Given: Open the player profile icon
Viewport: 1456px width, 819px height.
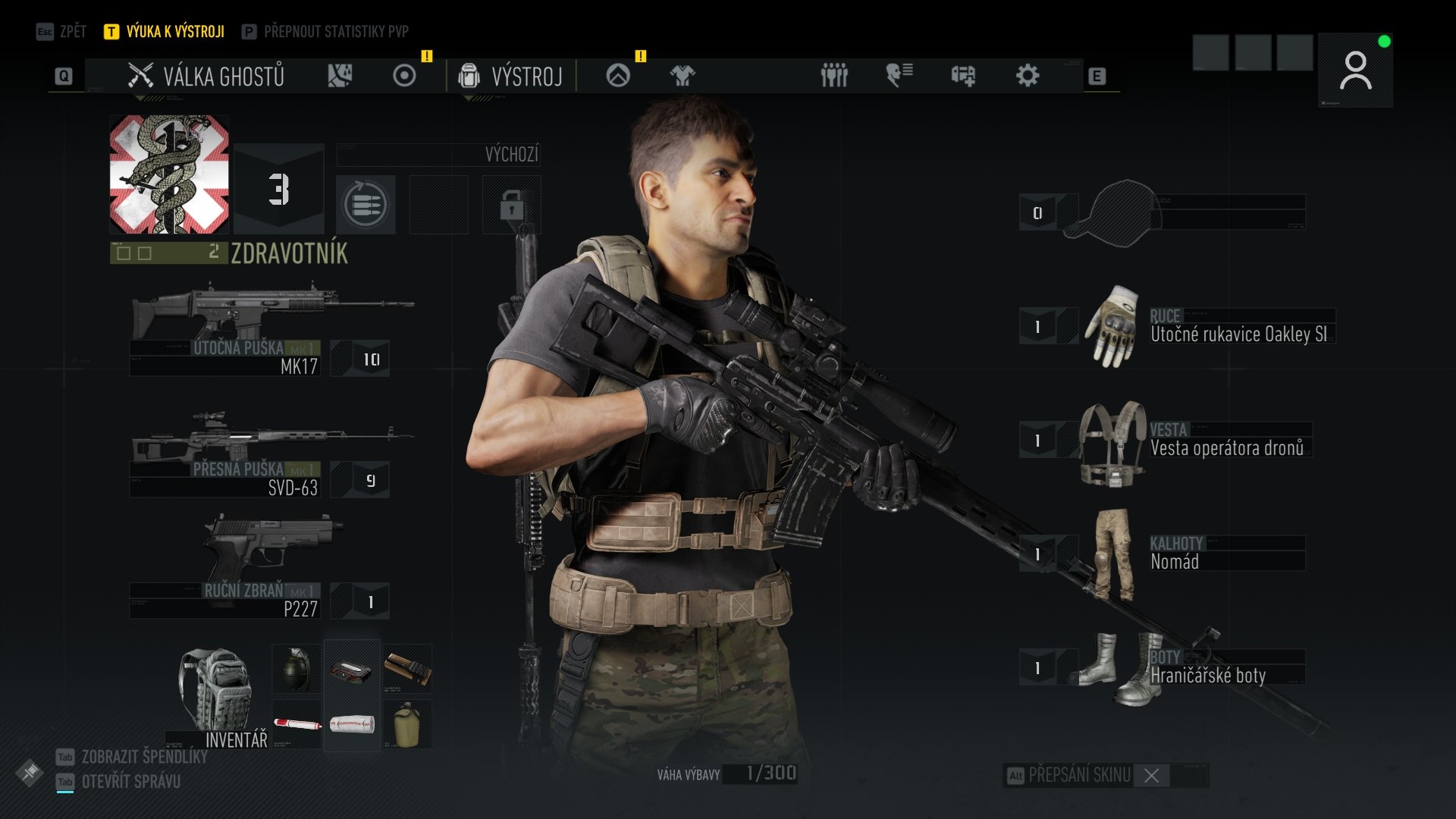Looking at the screenshot, I should pos(1355,71).
